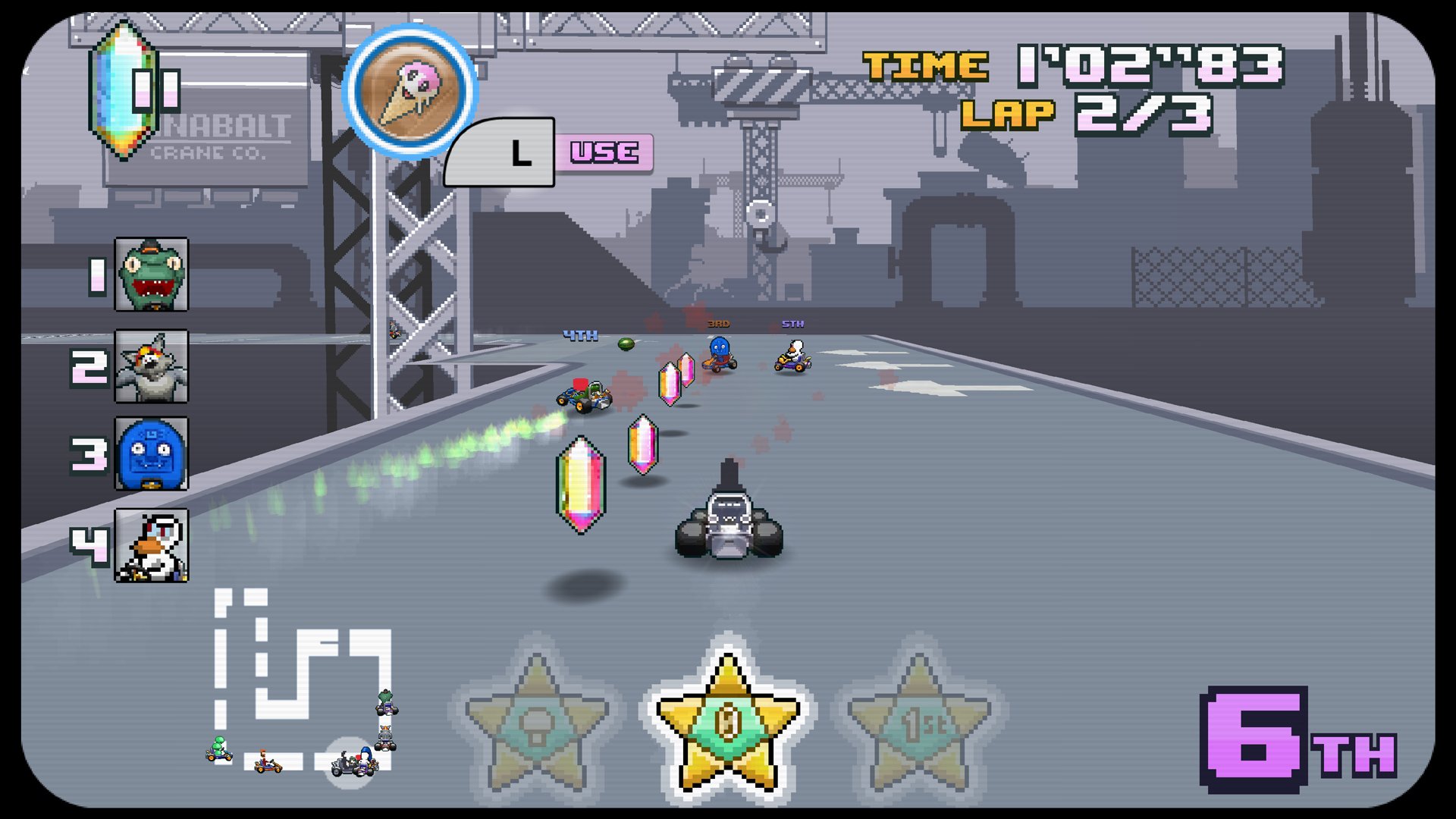The image size is (1456, 819).
Task: Click the watermelon item on the track
Action: tap(626, 343)
